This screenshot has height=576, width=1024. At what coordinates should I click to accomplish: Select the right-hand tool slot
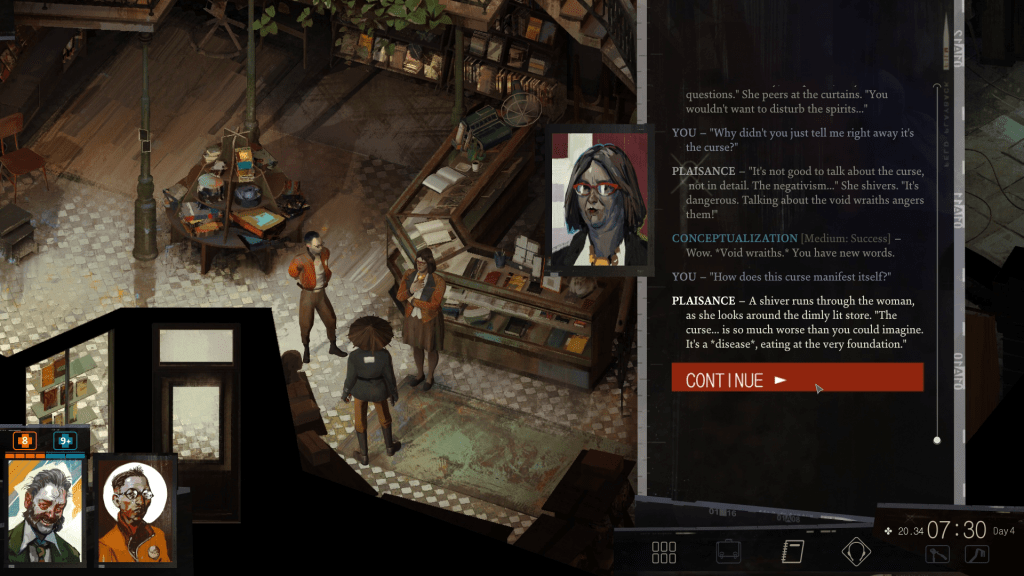pyautogui.click(x=976, y=554)
